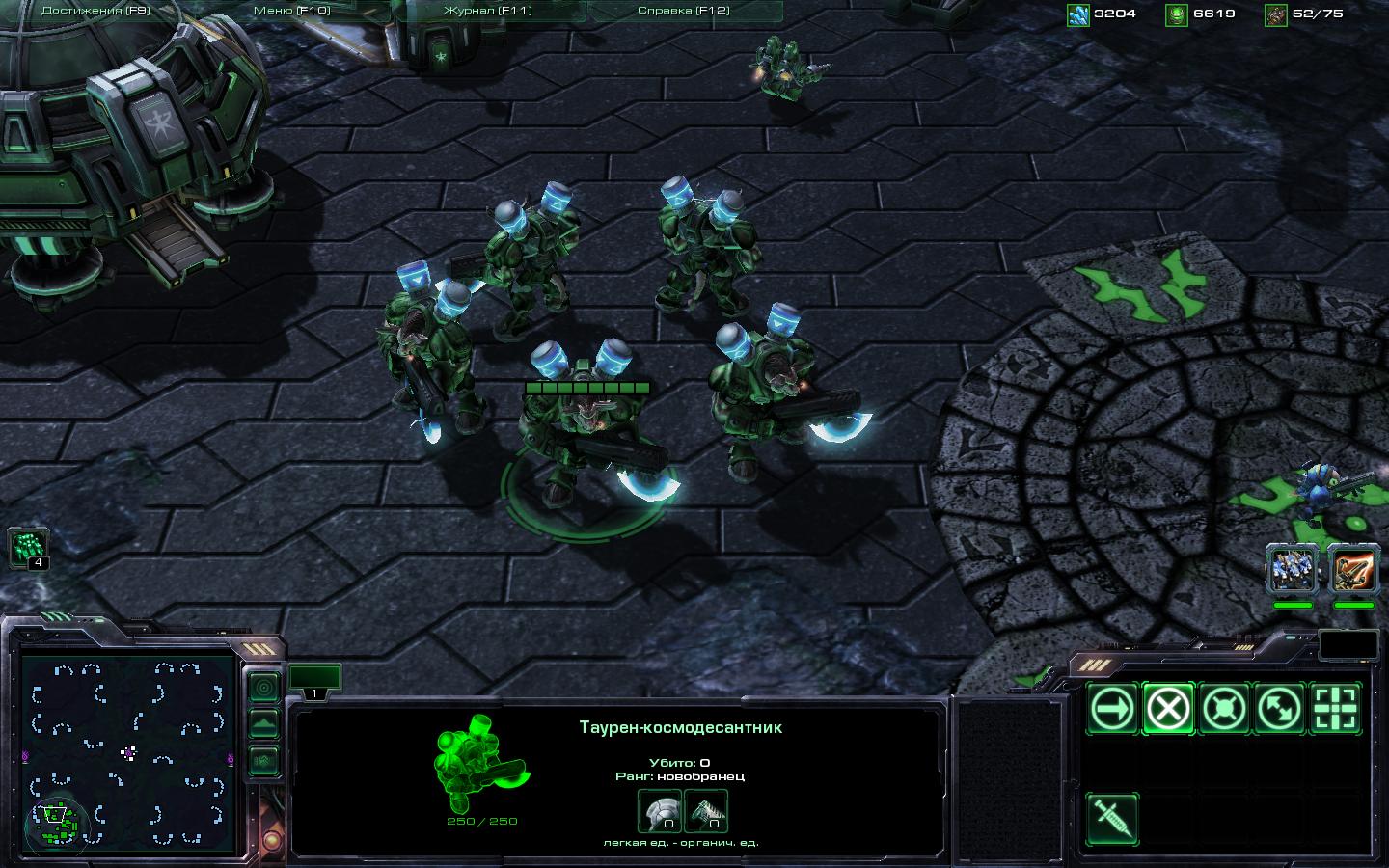The width and height of the screenshot is (1389, 868).
Task: Select the Hold Position command
Action: click(1224, 709)
